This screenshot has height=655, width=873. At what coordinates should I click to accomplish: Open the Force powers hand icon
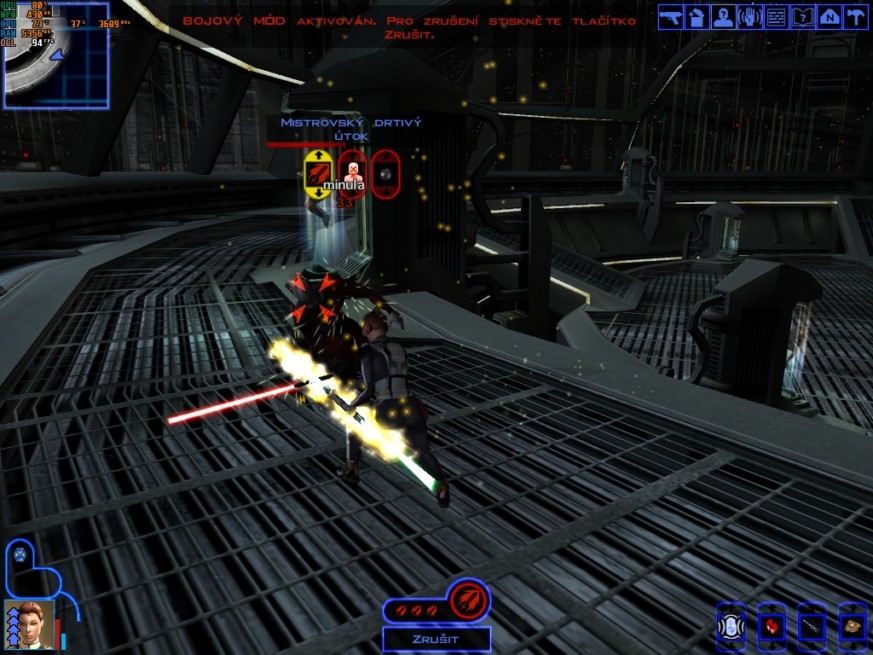[x=750, y=16]
